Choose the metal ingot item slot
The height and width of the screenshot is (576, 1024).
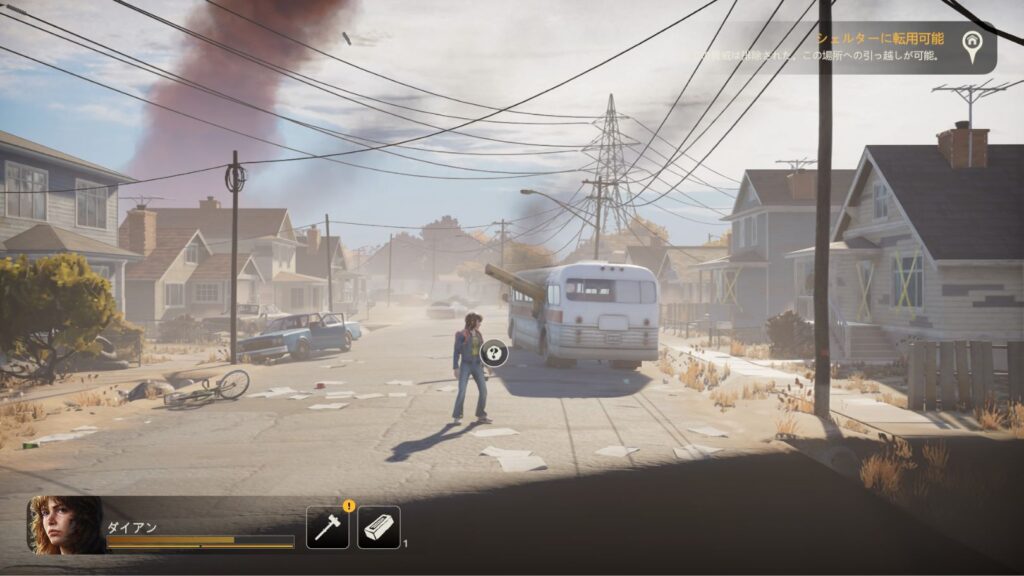pos(379,527)
